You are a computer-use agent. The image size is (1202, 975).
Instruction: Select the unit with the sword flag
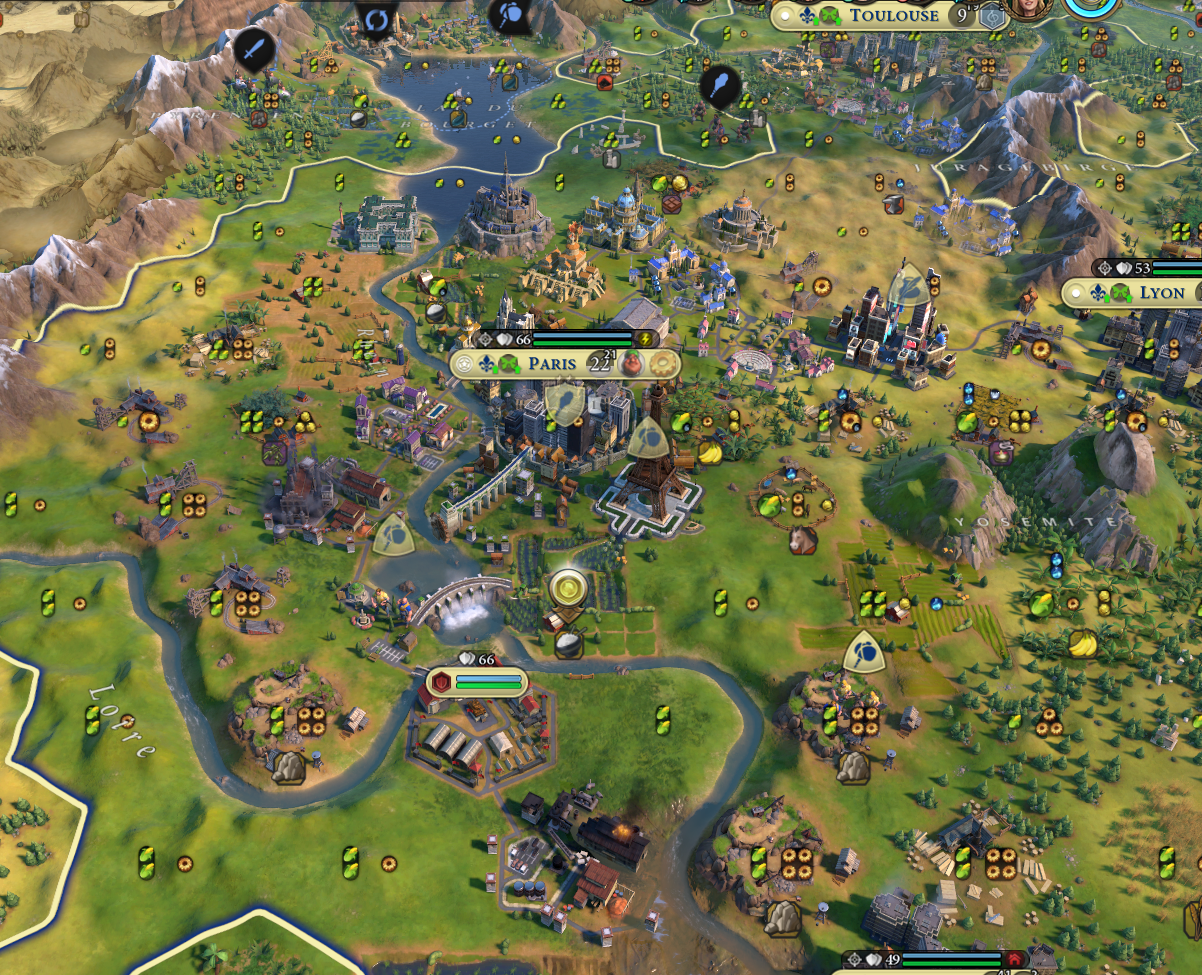pos(255,47)
